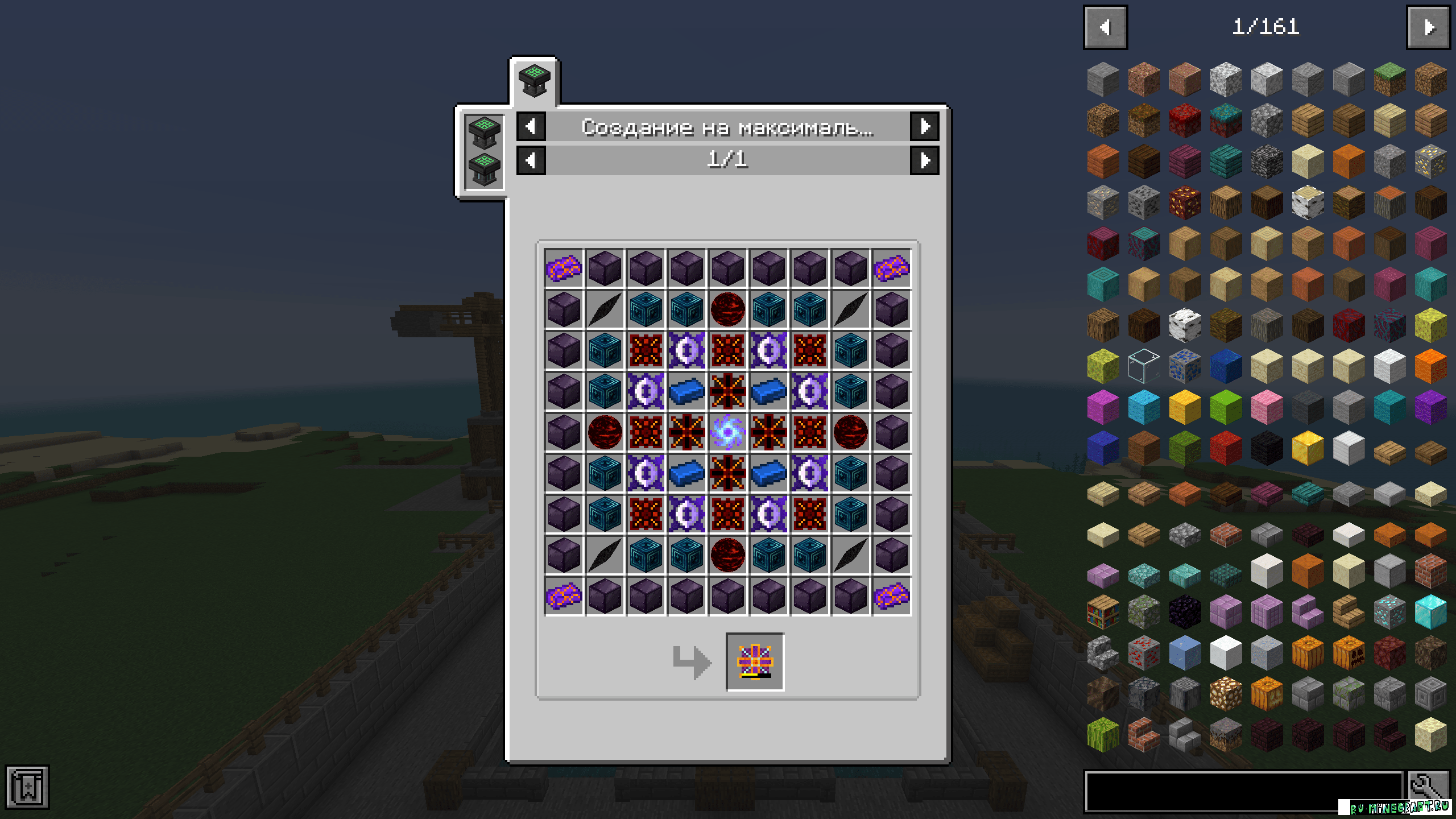
Task: Toggle the bookmark button
Action: click(27, 787)
